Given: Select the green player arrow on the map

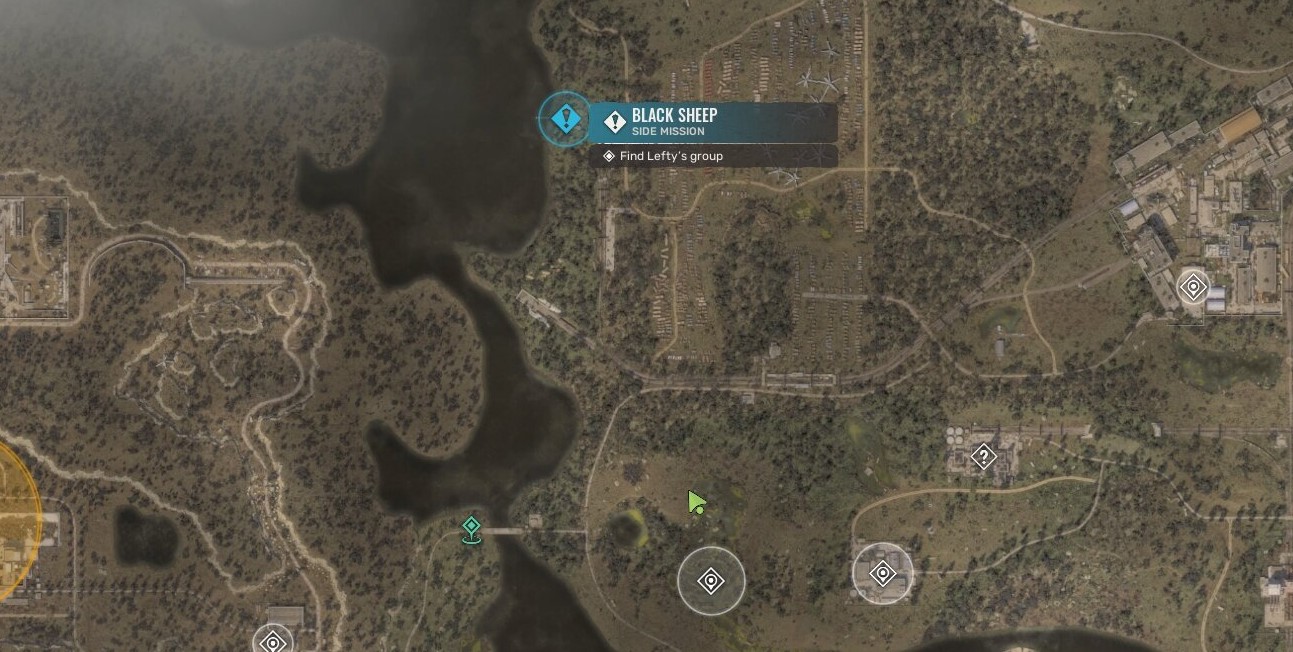Looking at the screenshot, I should point(696,501).
